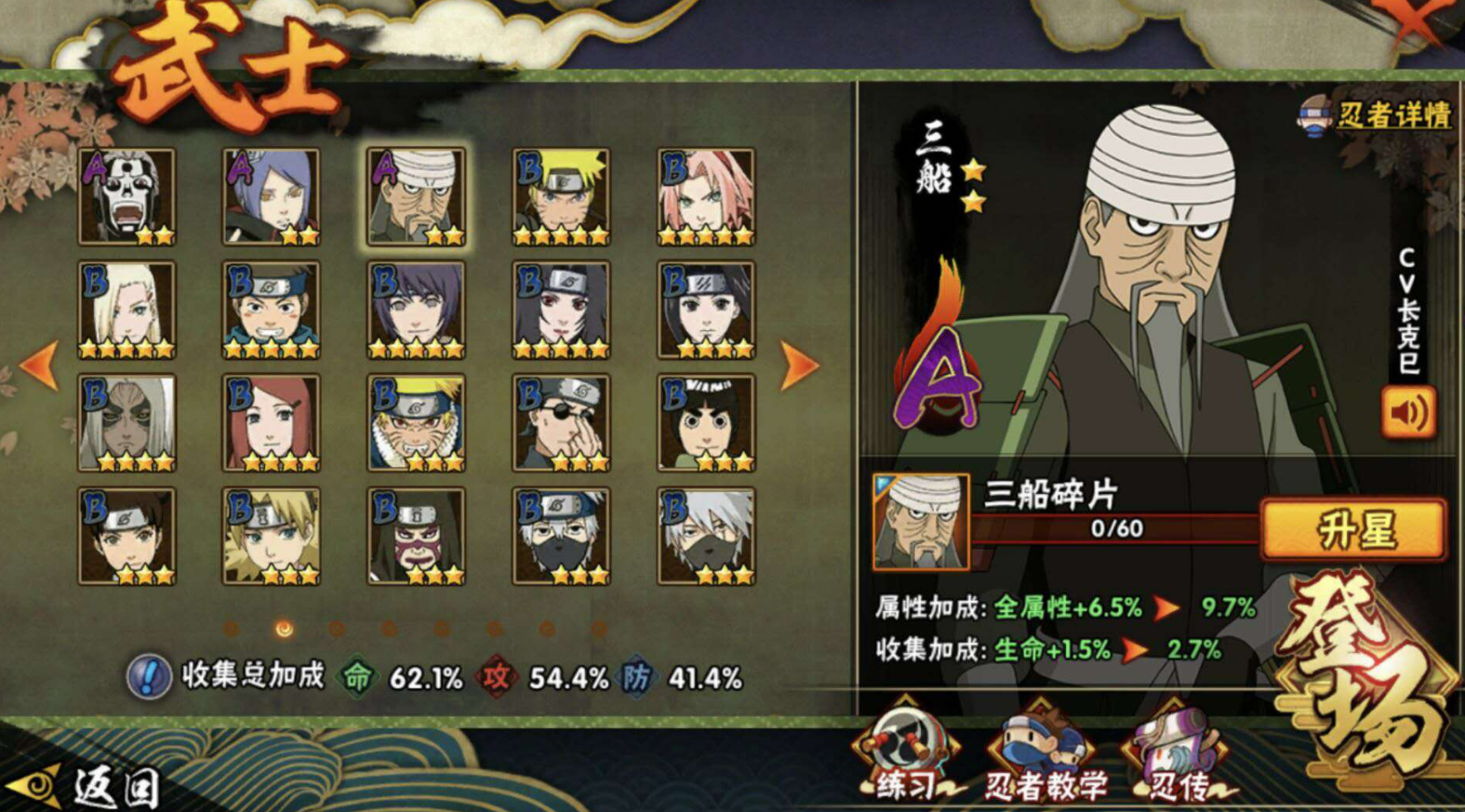Select the skull-masked A-rank ninja portrait
The image size is (1465, 812).
127,197
